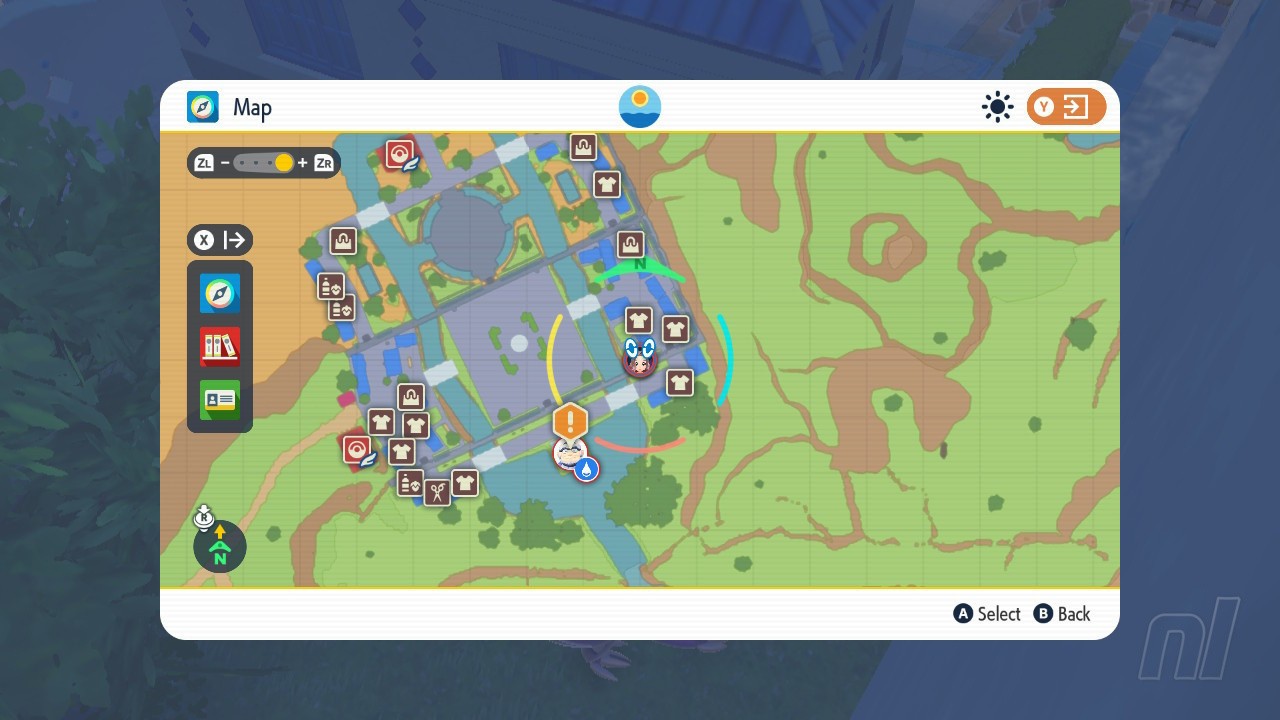
Task: Click the compass icon beside the Map title
Action: pyautogui.click(x=203, y=107)
